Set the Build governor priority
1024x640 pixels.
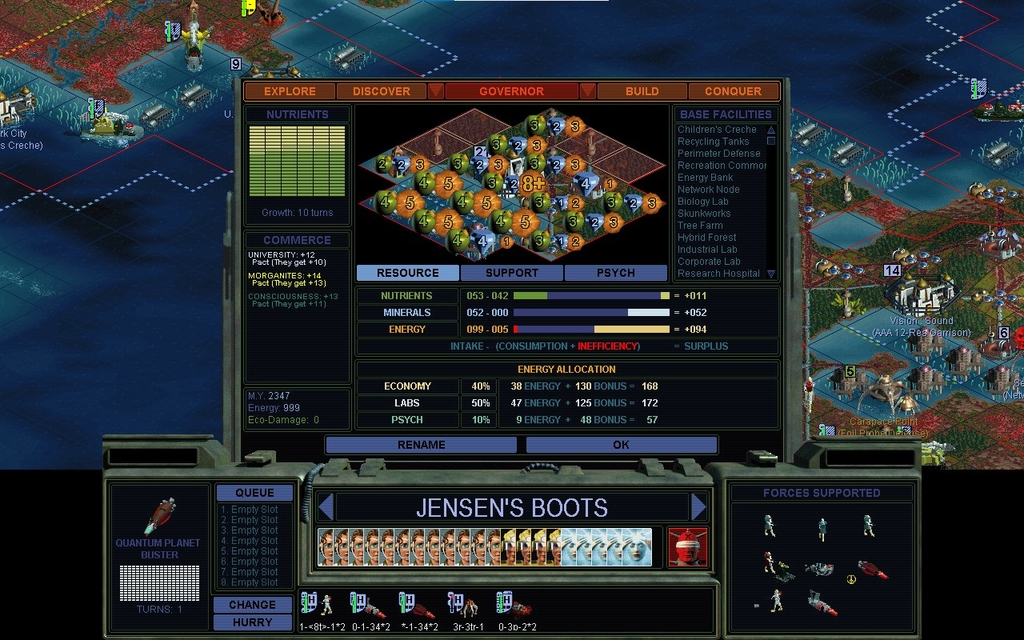(x=642, y=91)
